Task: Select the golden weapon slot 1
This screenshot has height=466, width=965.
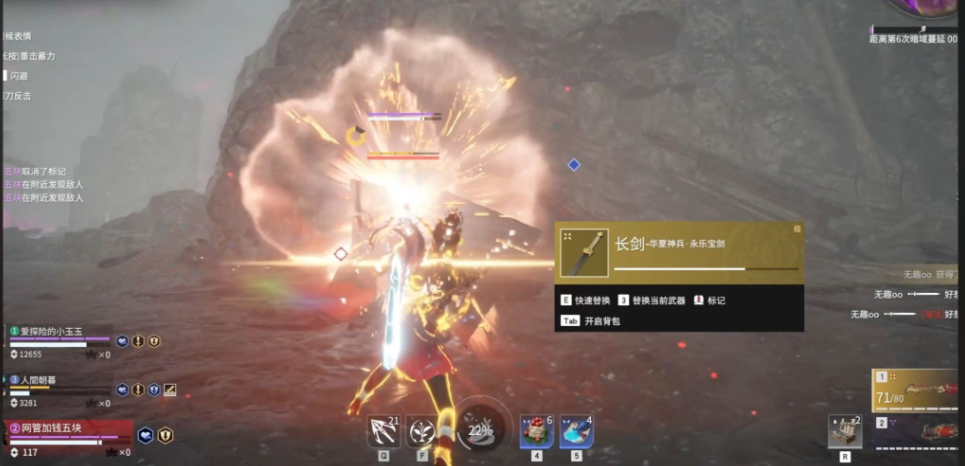Action: (x=917, y=390)
